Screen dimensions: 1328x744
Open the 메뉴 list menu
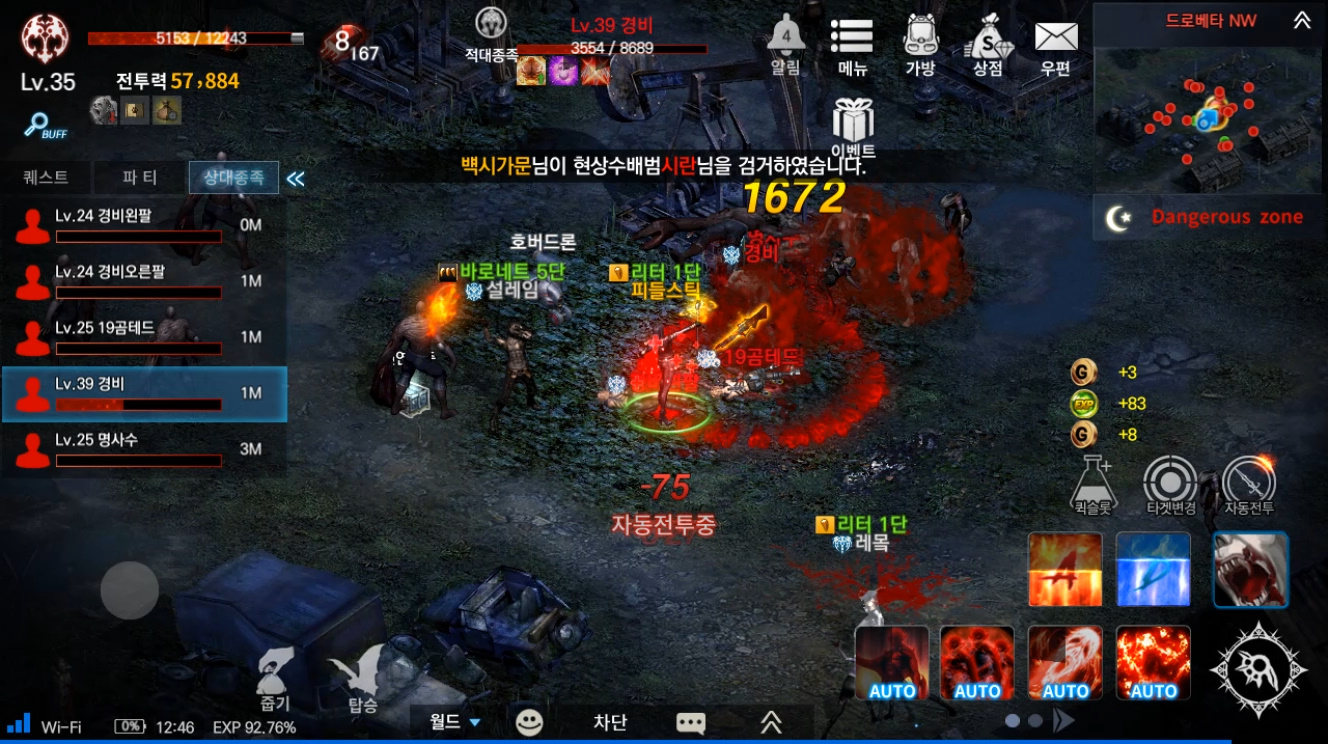[852, 43]
